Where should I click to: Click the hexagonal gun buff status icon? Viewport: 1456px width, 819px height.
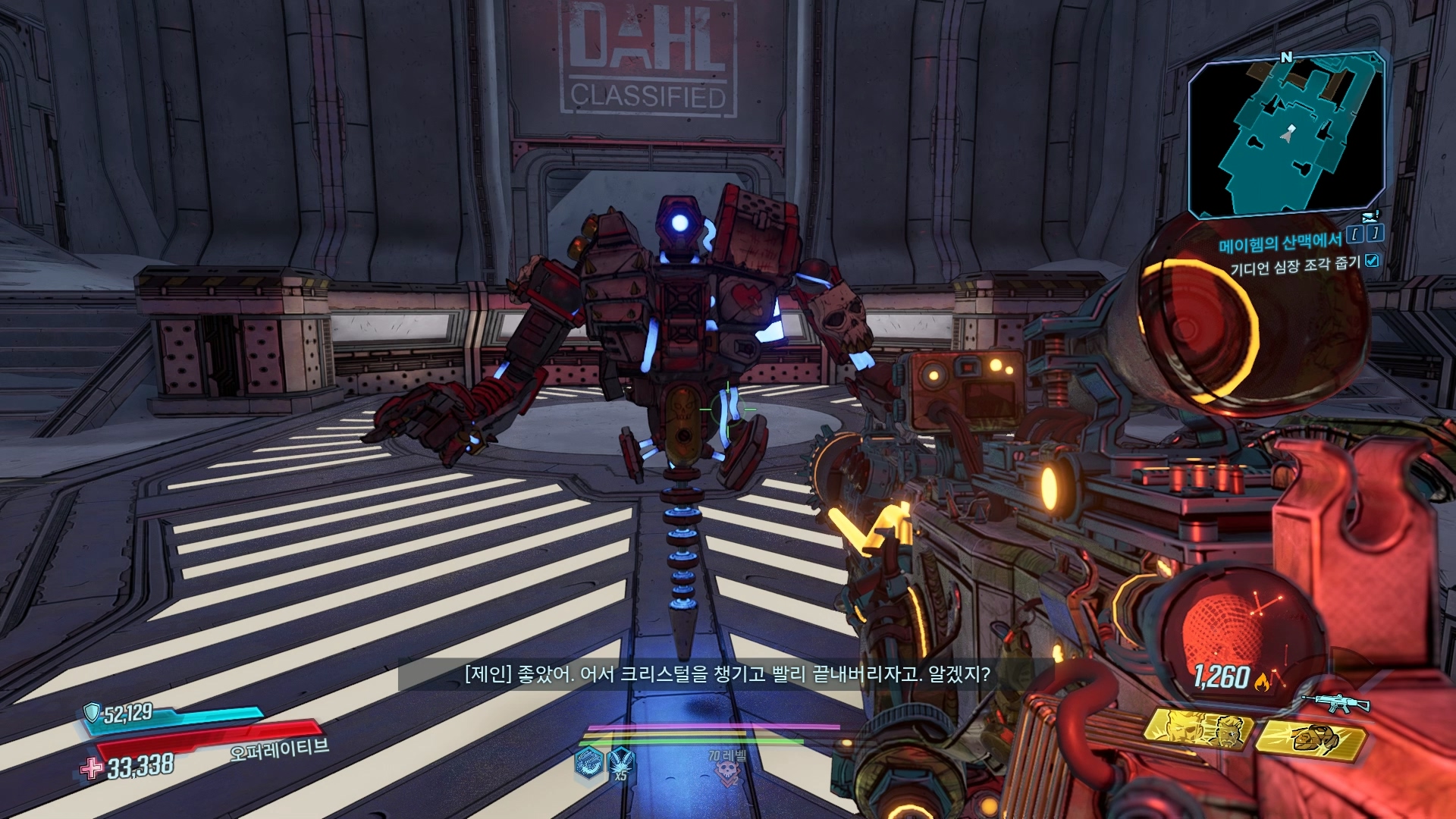(x=589, y=762)
